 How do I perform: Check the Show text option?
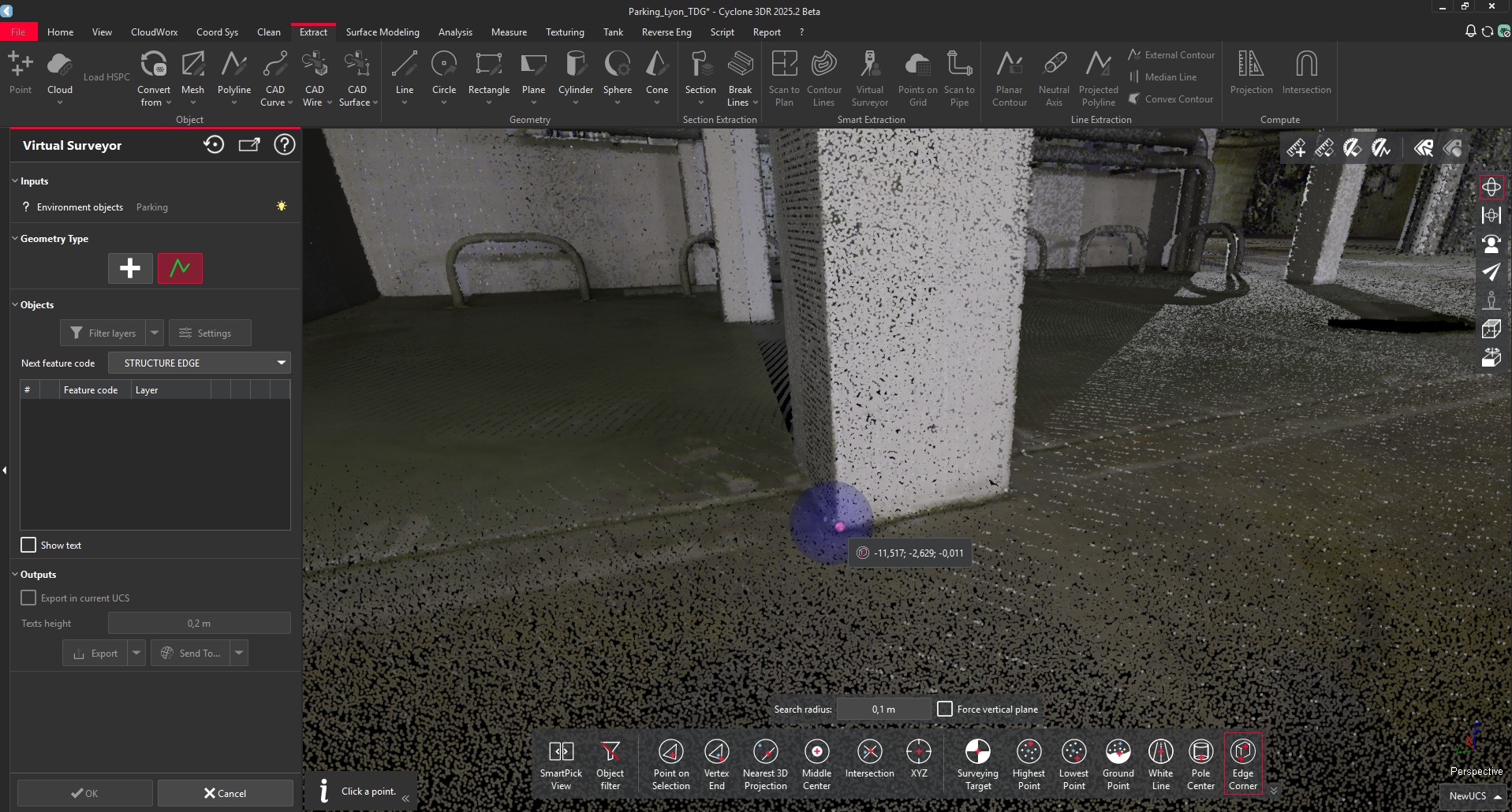coord(28,545)
